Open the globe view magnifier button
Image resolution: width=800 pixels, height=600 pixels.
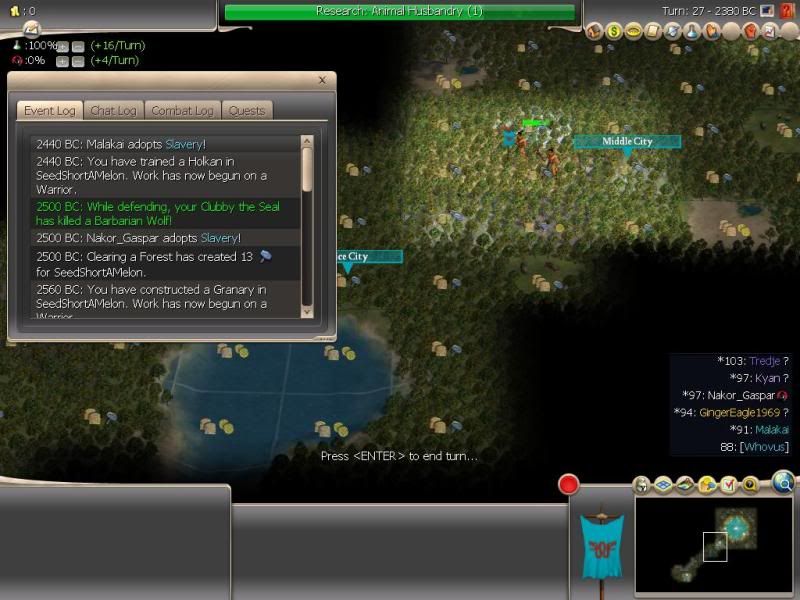(783, 484)
